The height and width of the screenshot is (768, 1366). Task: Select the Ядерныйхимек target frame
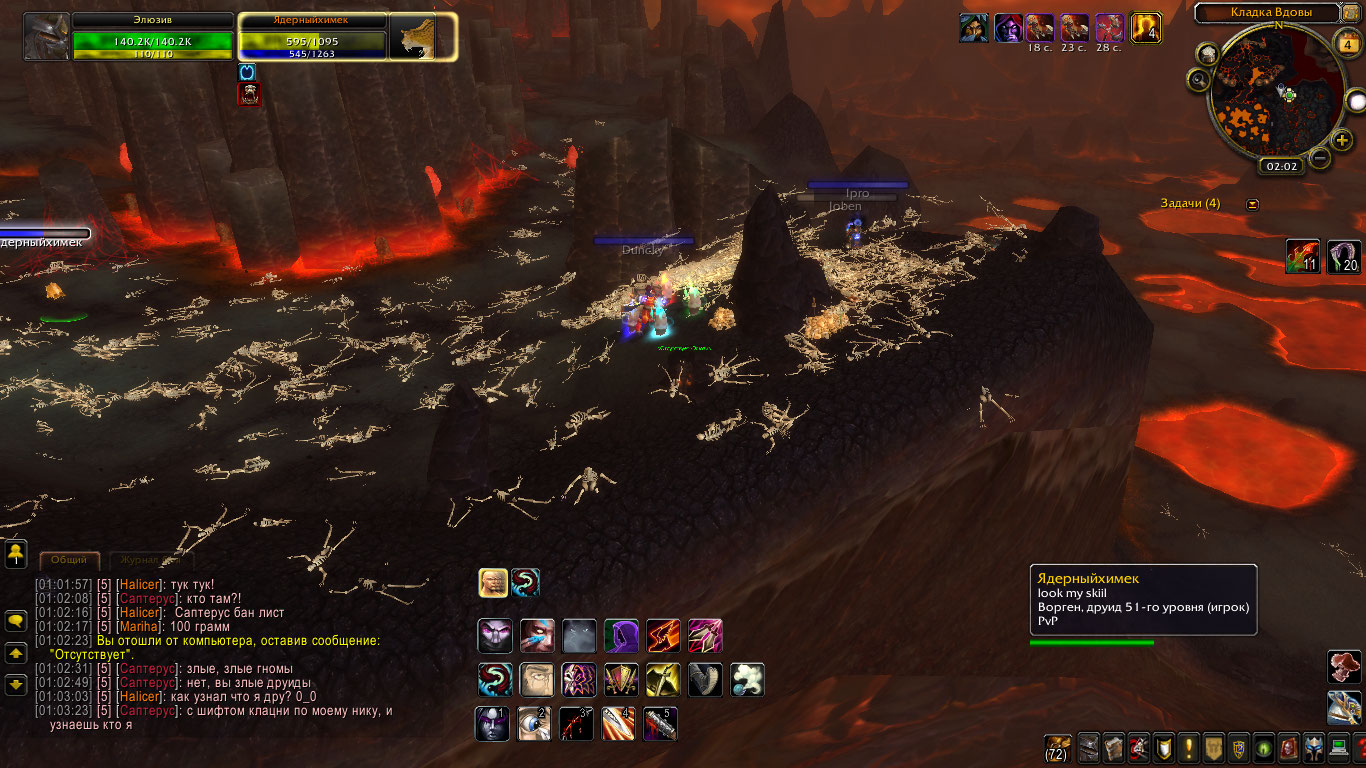(312, 37)
